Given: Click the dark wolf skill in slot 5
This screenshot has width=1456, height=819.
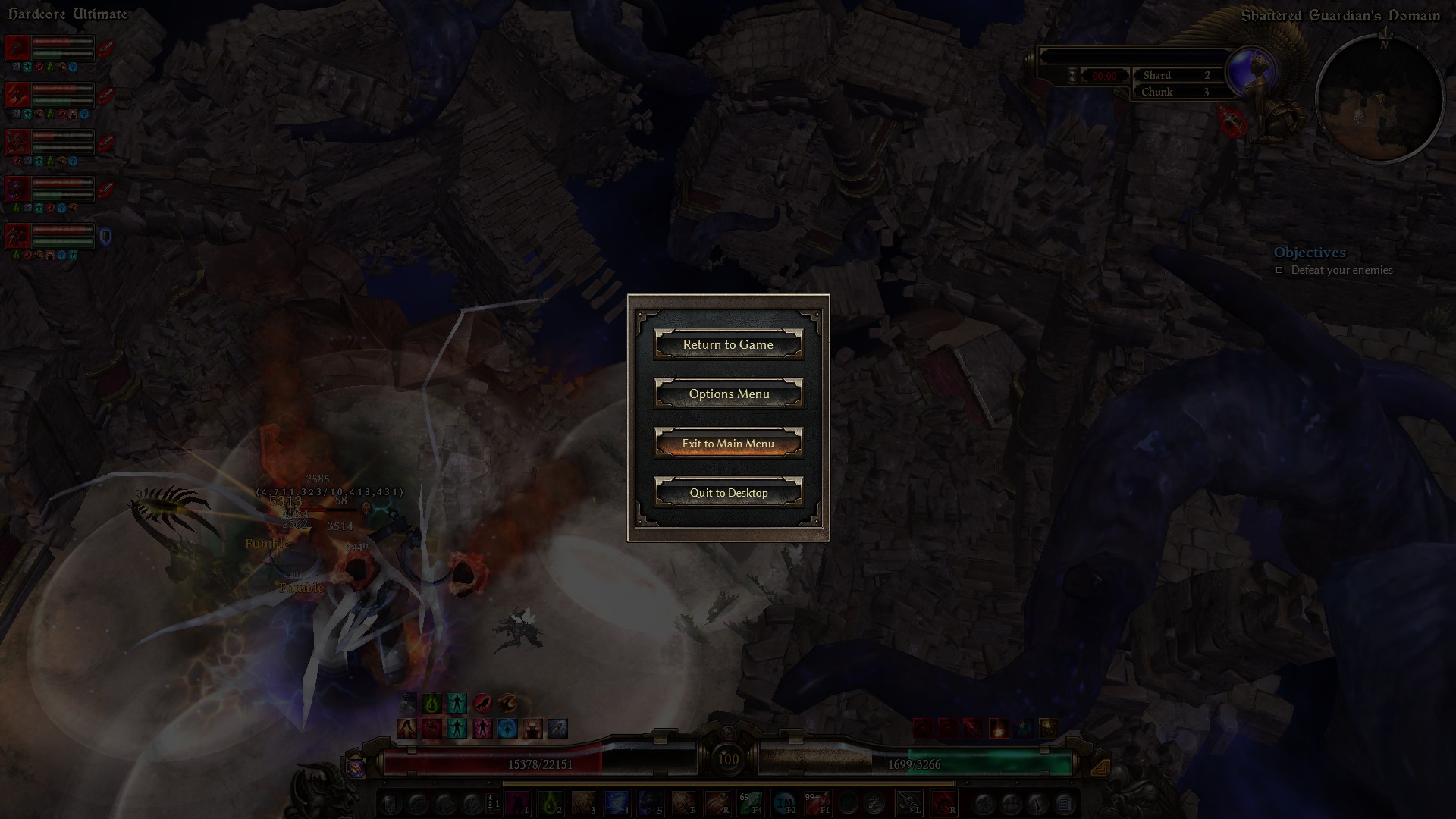Looking at the screenshot, I should pos(649,802).
